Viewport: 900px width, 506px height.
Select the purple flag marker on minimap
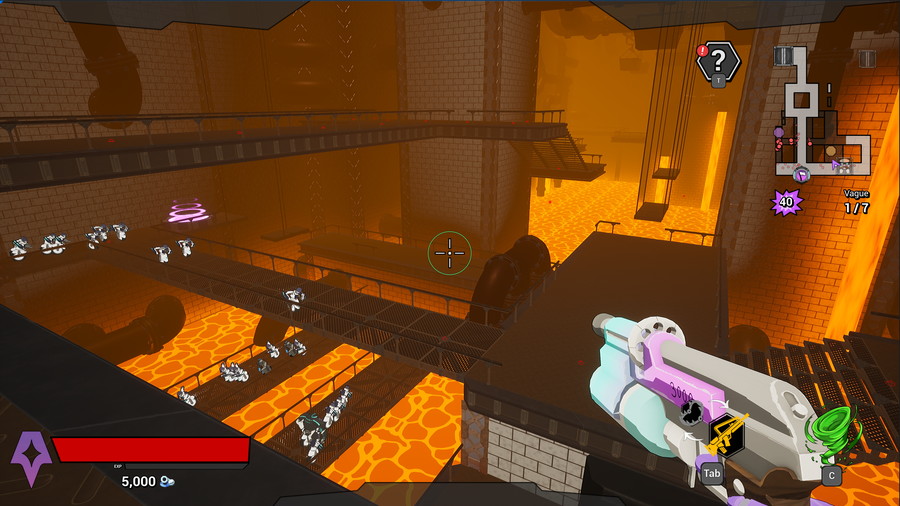(x=801, y=175)
